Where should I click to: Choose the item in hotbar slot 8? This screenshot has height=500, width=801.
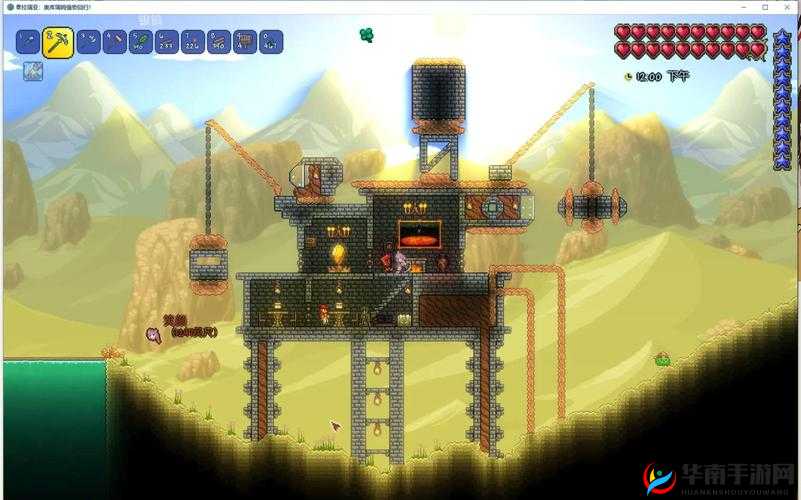(x=219, y=42)
